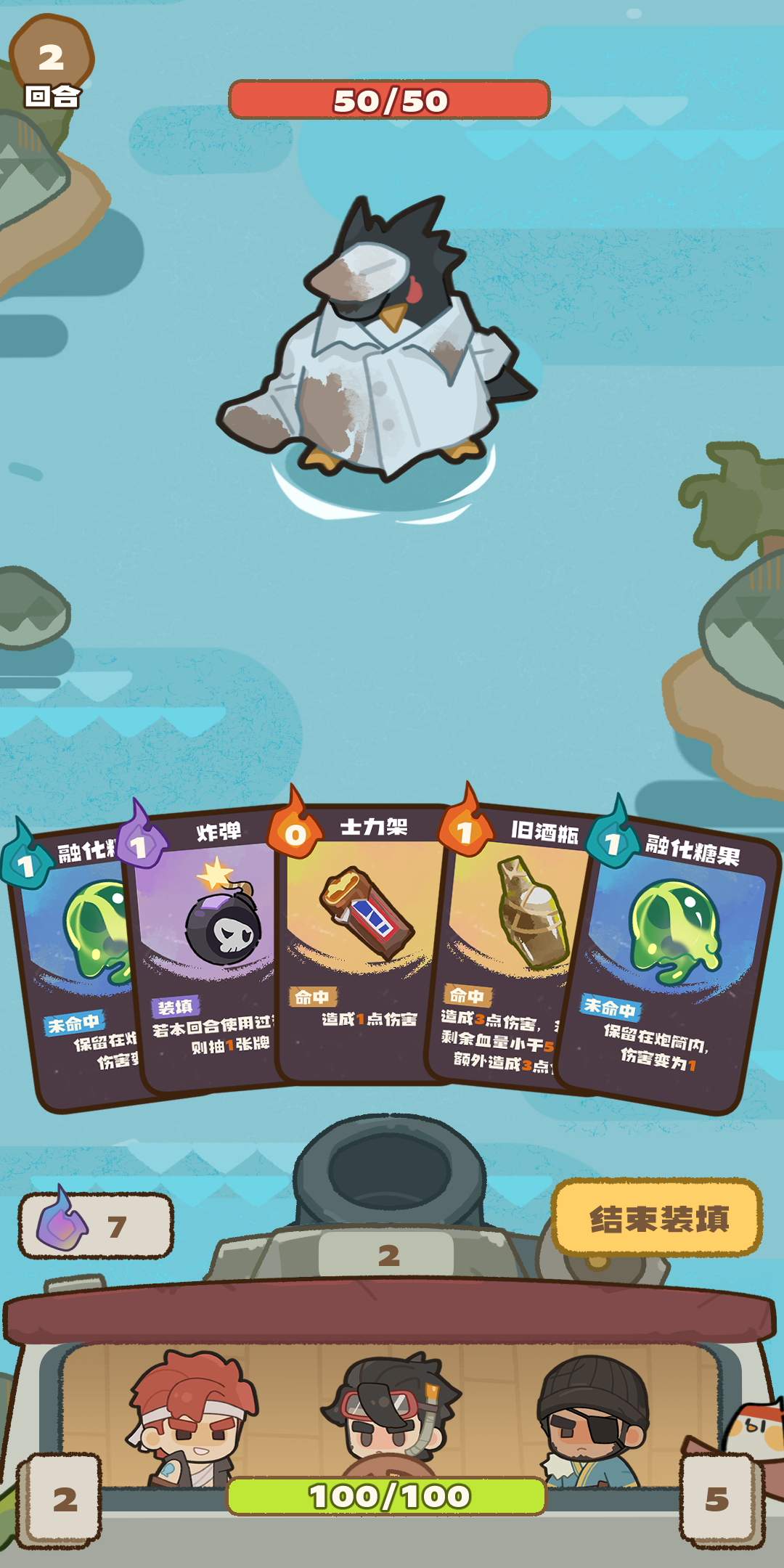Select the red-haired crew member portrait

click(x=192, y=1416)
